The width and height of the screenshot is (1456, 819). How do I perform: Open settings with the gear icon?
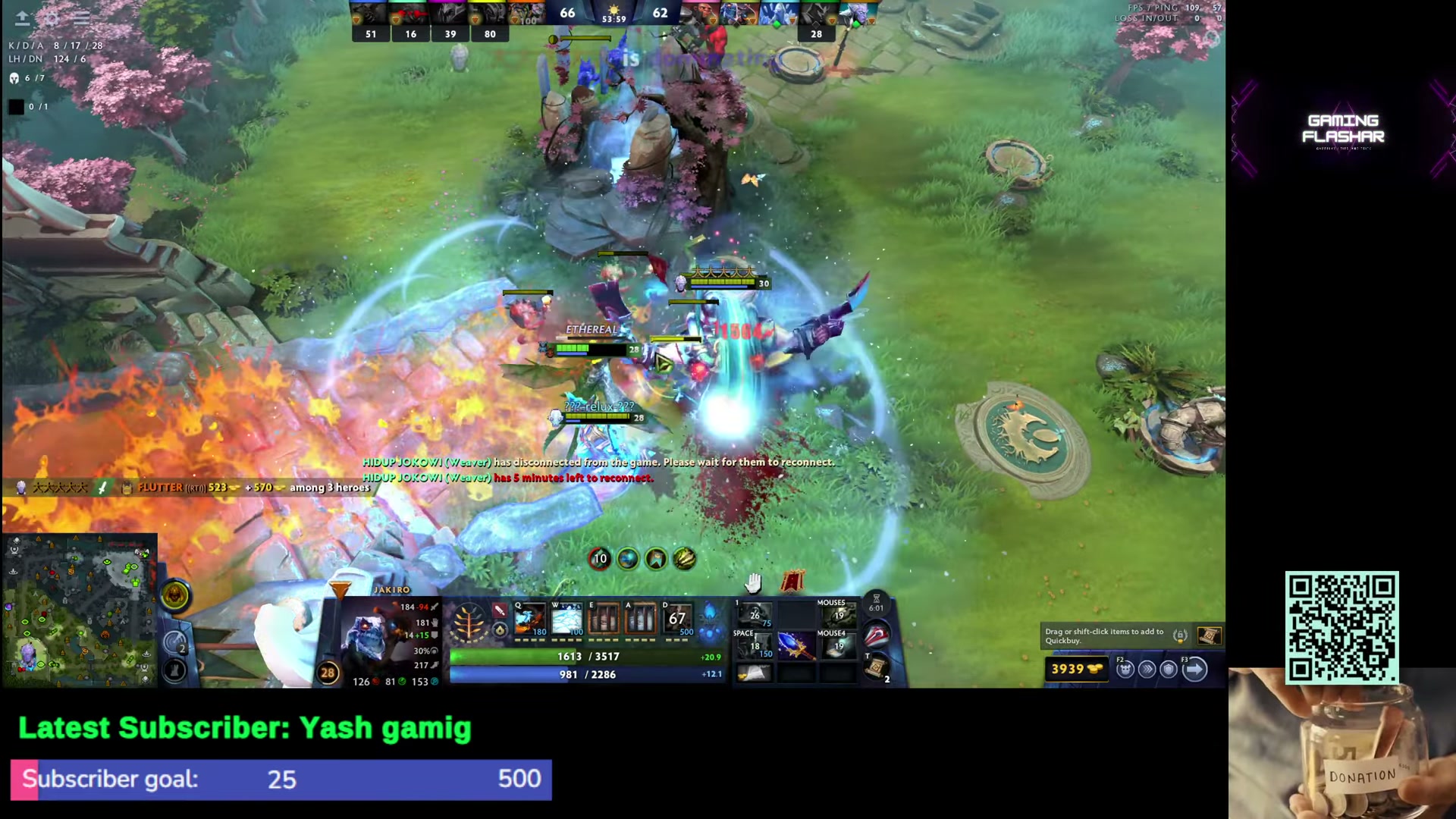[x=51, y=17]
